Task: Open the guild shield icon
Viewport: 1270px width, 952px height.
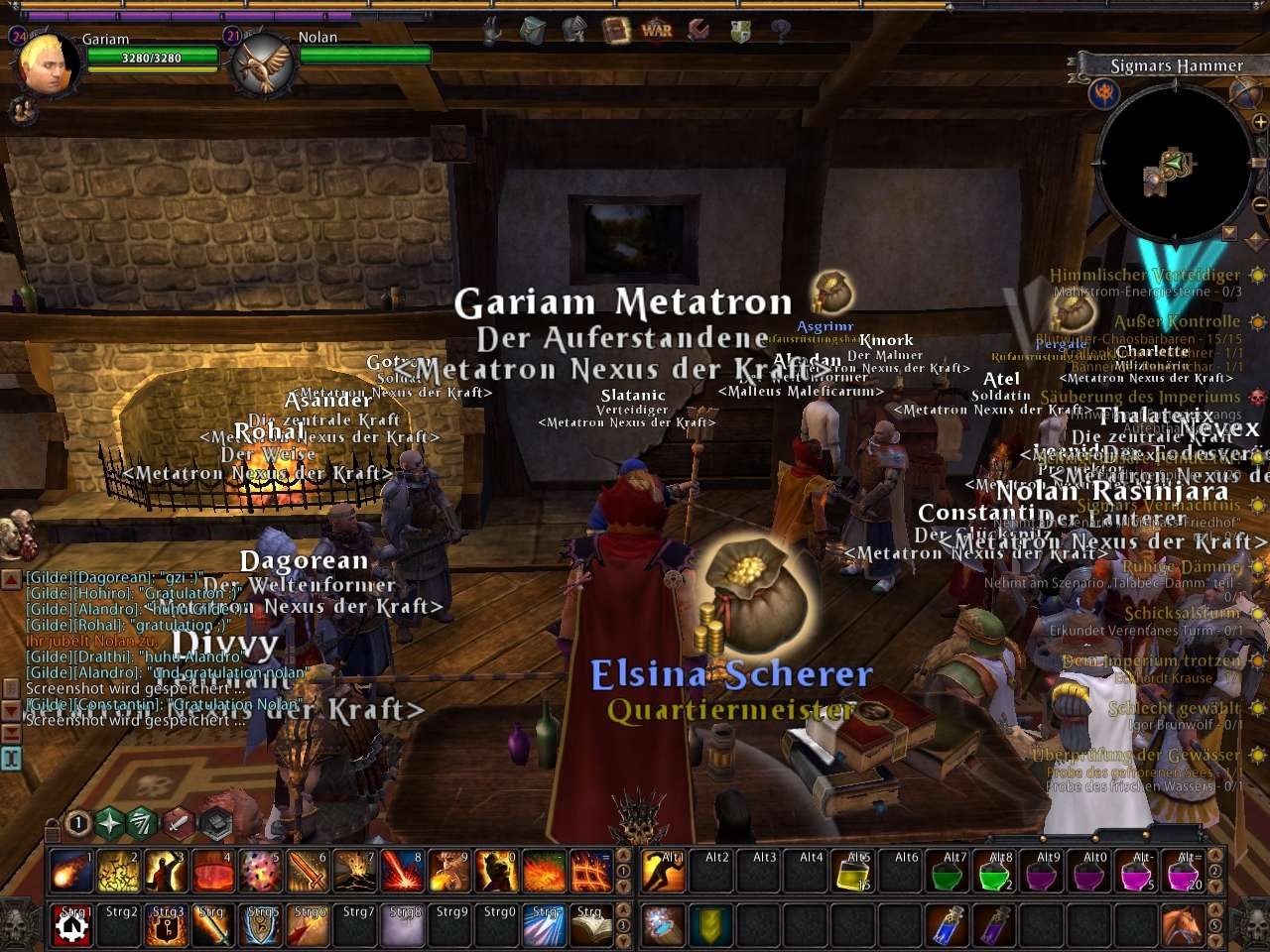Action: [740, 31]
